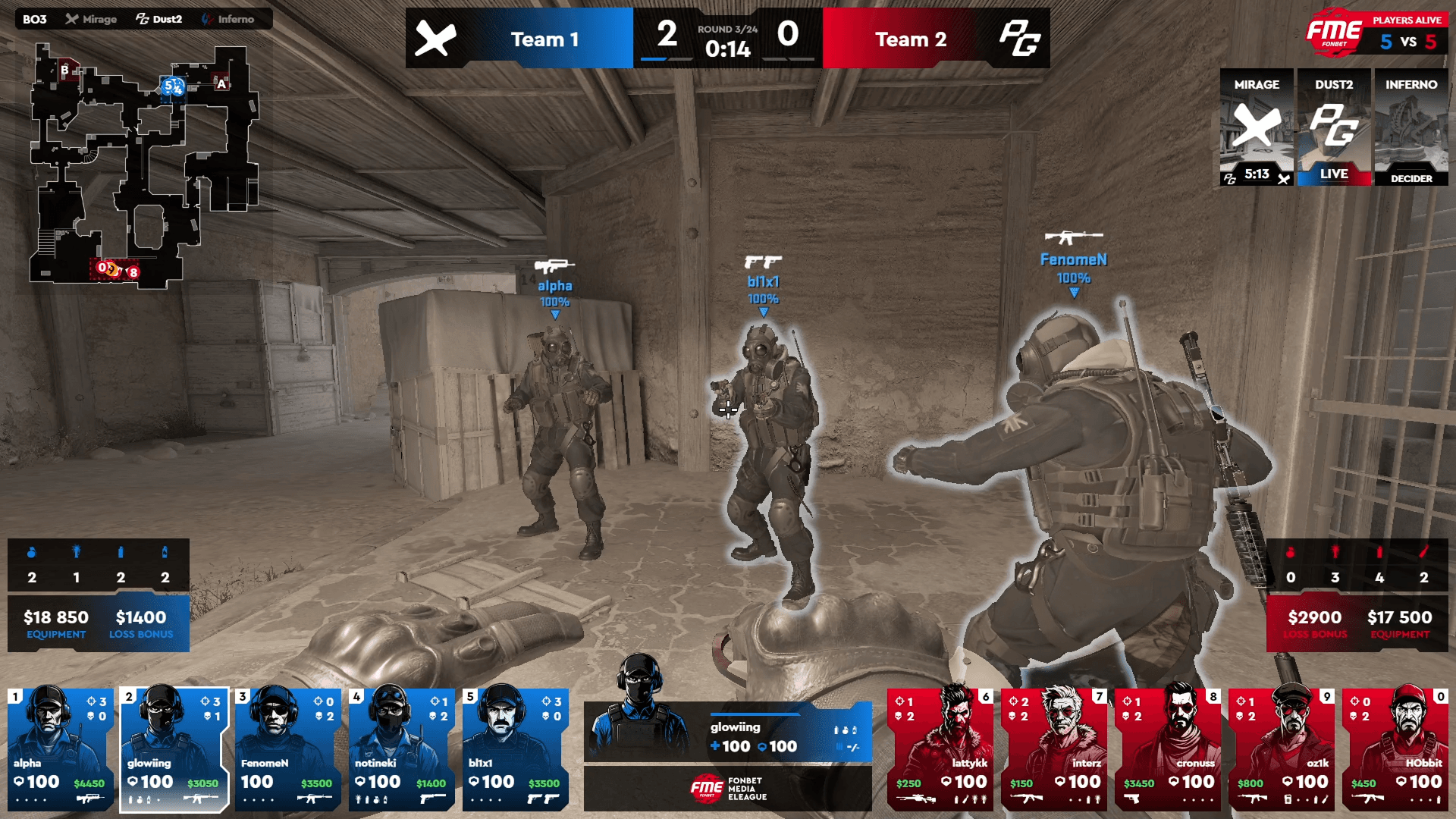Click the BO3 map series bar
1456x819 pixels.
[144, 19]
